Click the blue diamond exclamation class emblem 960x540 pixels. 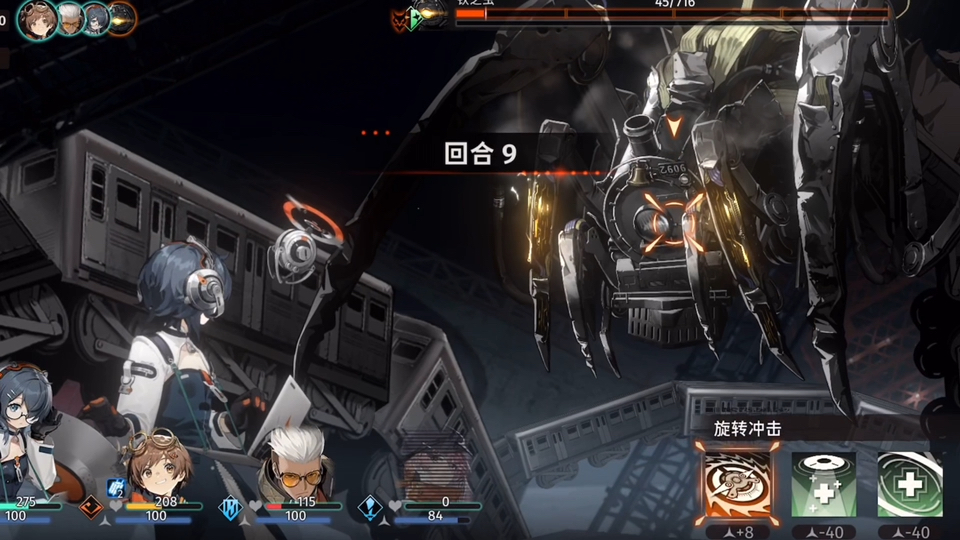click(x=370, y=508)
